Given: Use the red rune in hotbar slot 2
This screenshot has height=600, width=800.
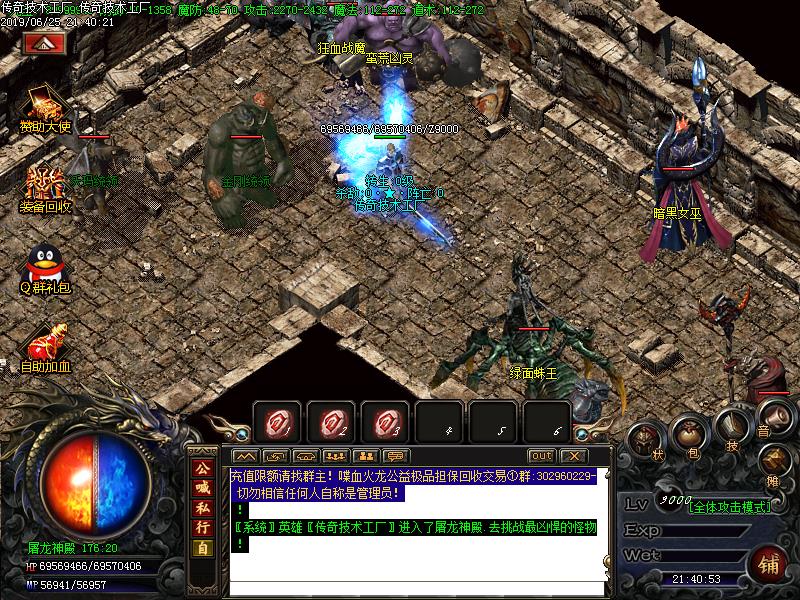Looking at the screenshot, I should click(331, 422).
